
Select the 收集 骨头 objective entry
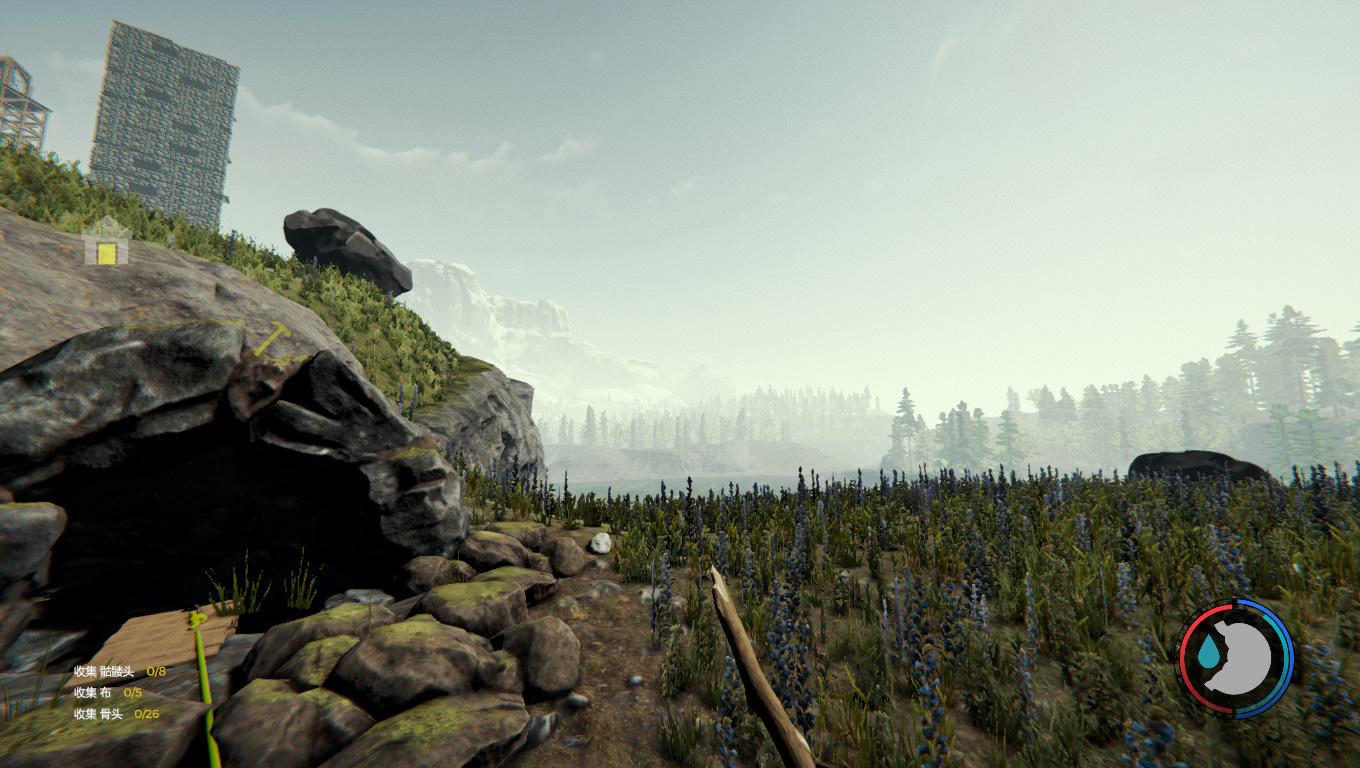(116, 714)
